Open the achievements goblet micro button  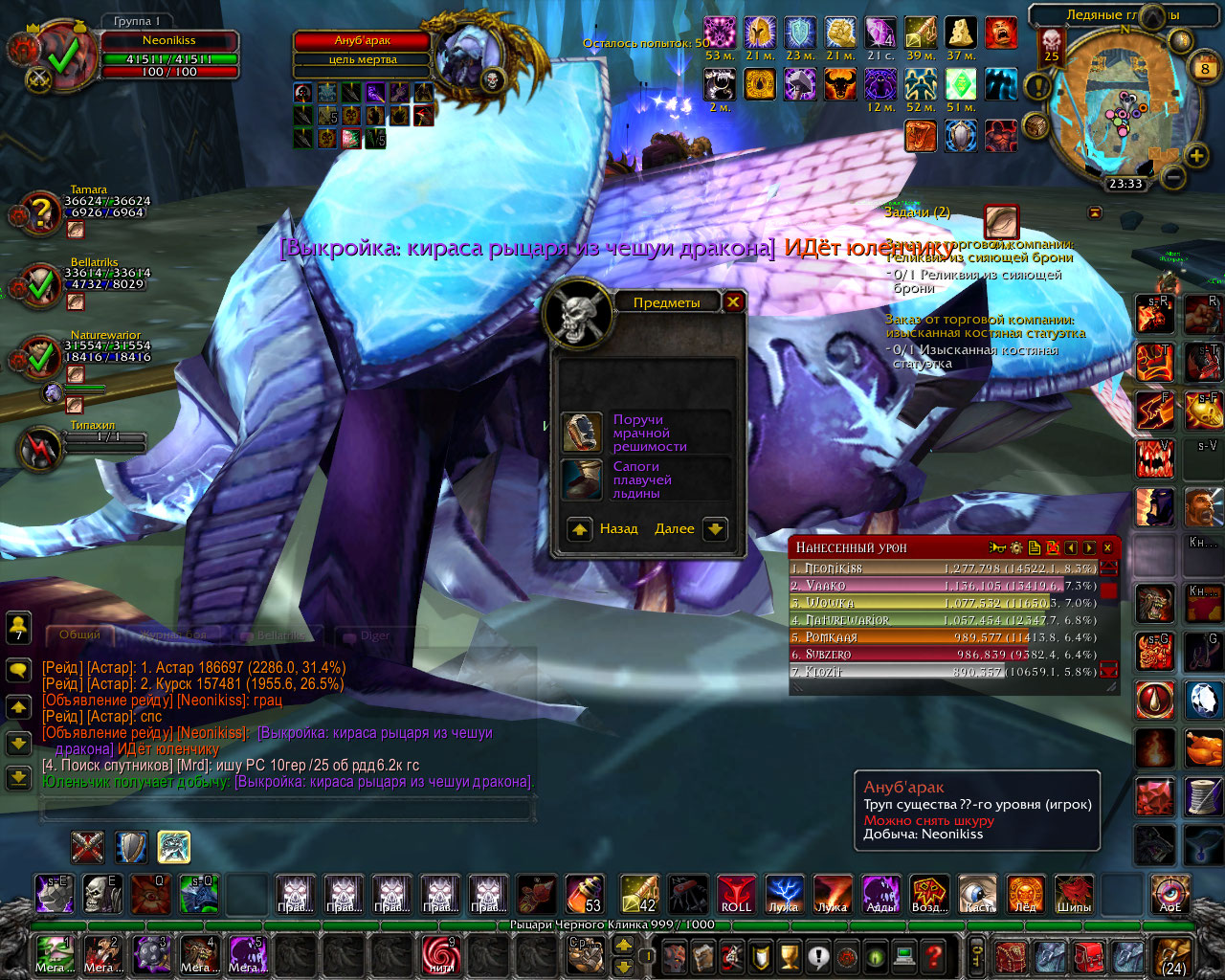tap(789, 955)
